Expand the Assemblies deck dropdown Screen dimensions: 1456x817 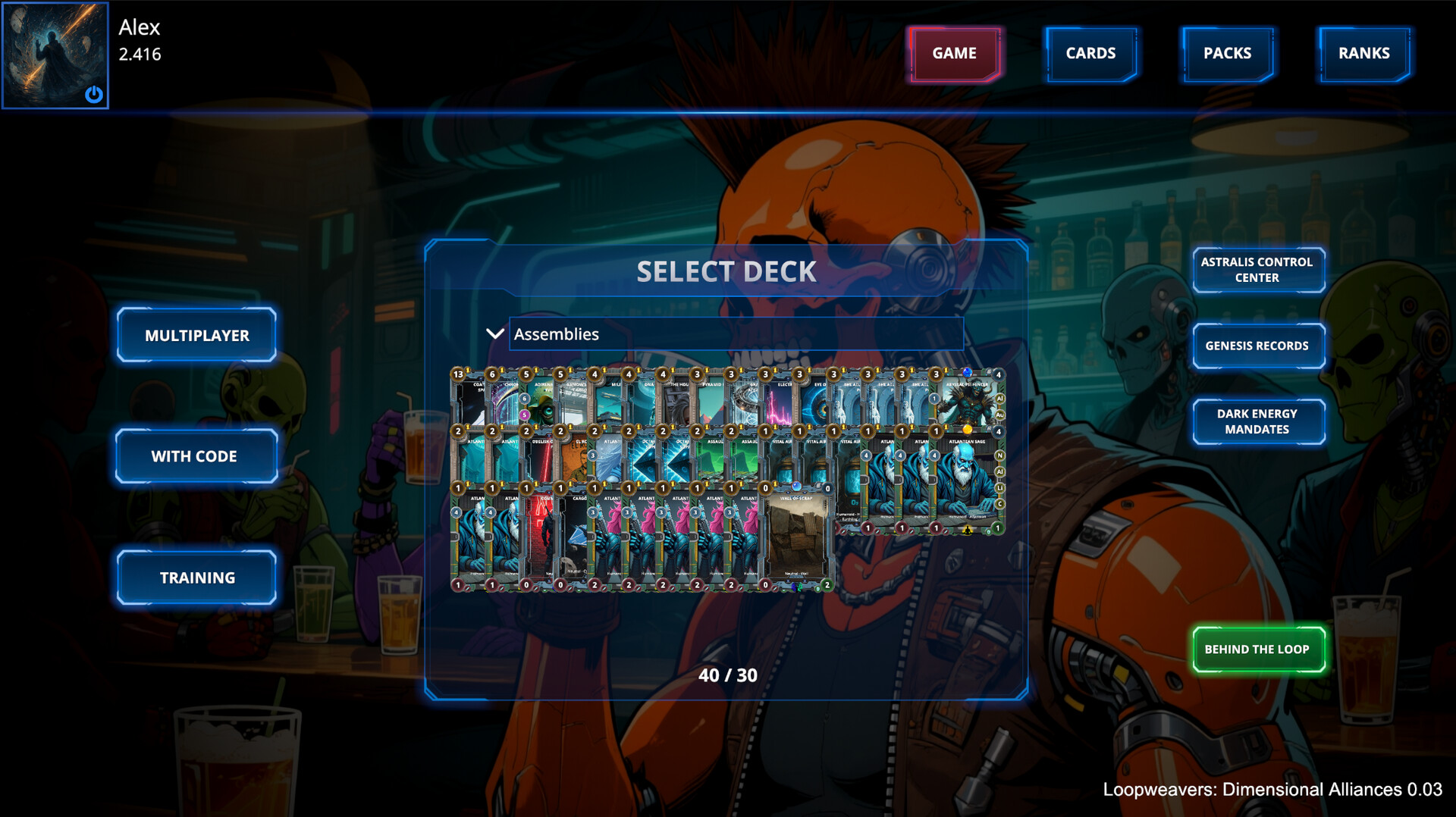click(494, 334)
